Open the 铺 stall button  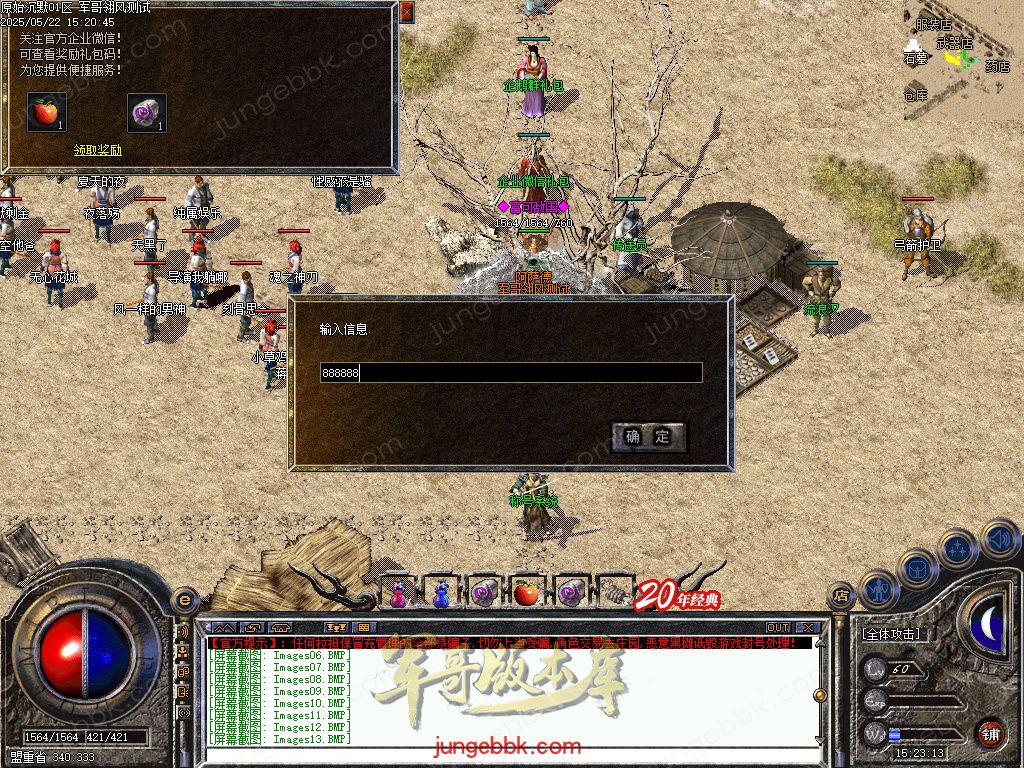coord(989,733)
